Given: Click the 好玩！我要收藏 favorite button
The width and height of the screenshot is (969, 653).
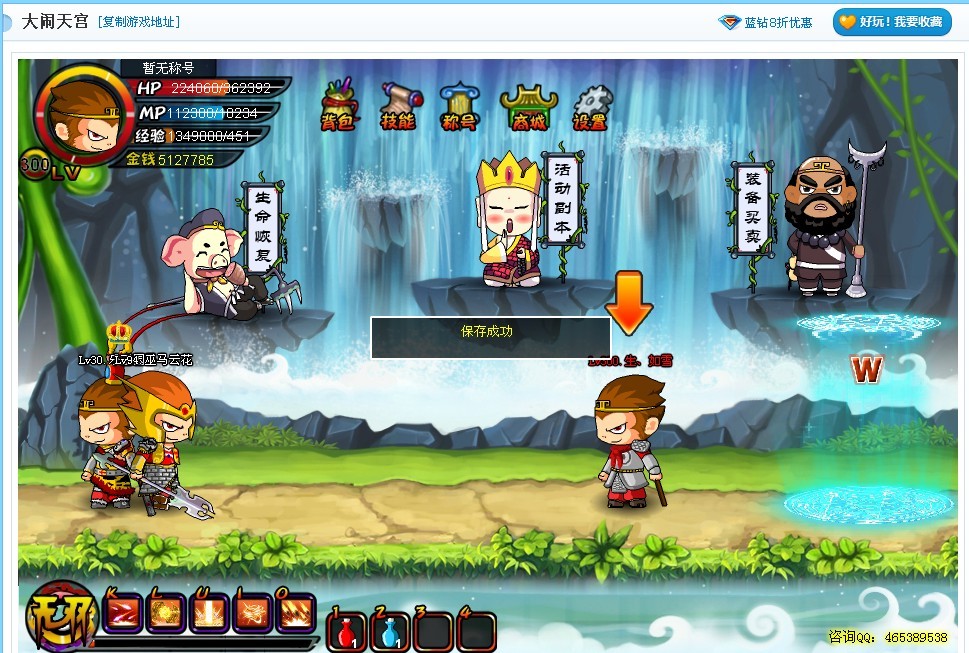Looking at the screenshot, I should click(891, 22).
